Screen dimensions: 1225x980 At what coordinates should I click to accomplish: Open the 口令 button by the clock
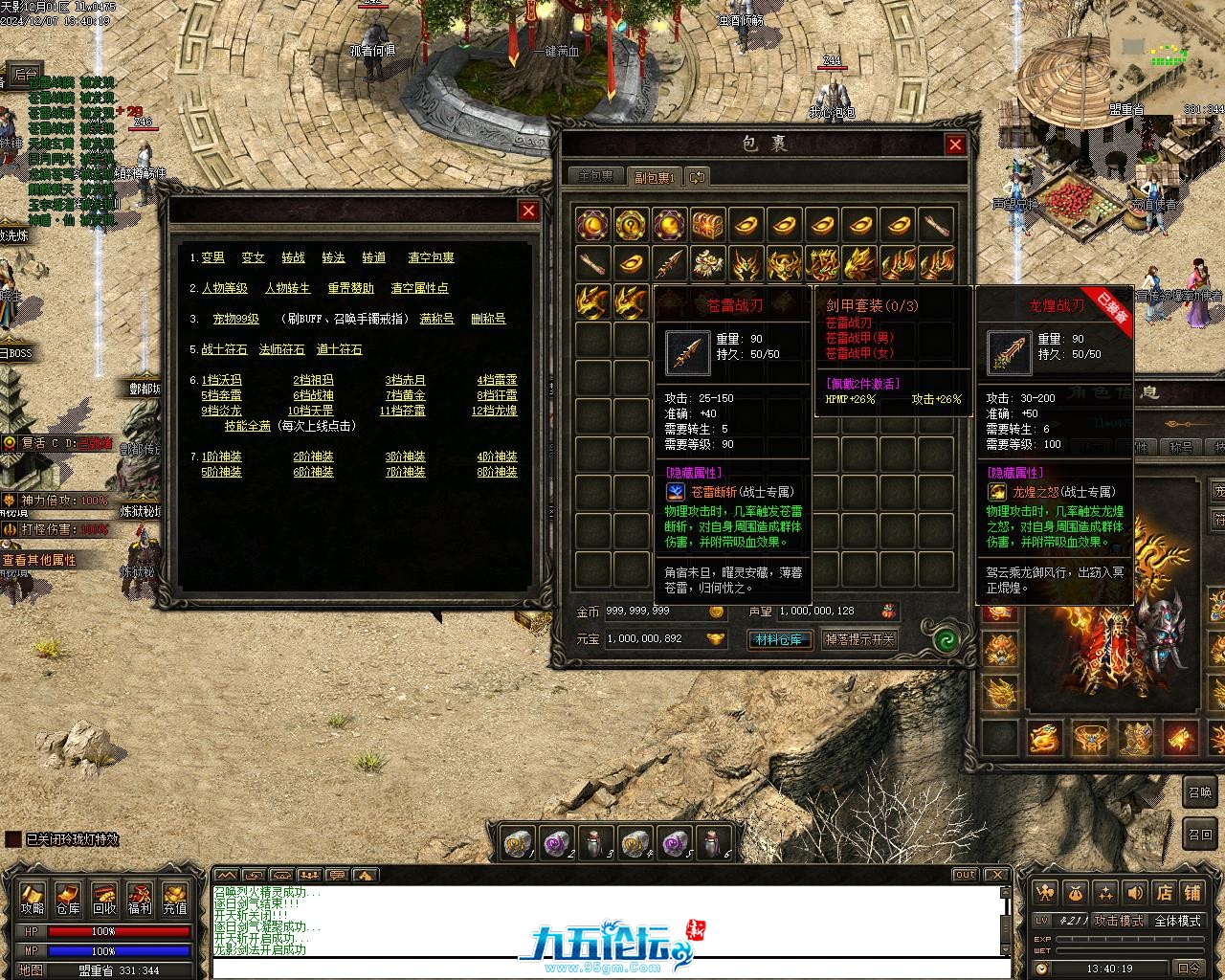tap(1188, 969)
